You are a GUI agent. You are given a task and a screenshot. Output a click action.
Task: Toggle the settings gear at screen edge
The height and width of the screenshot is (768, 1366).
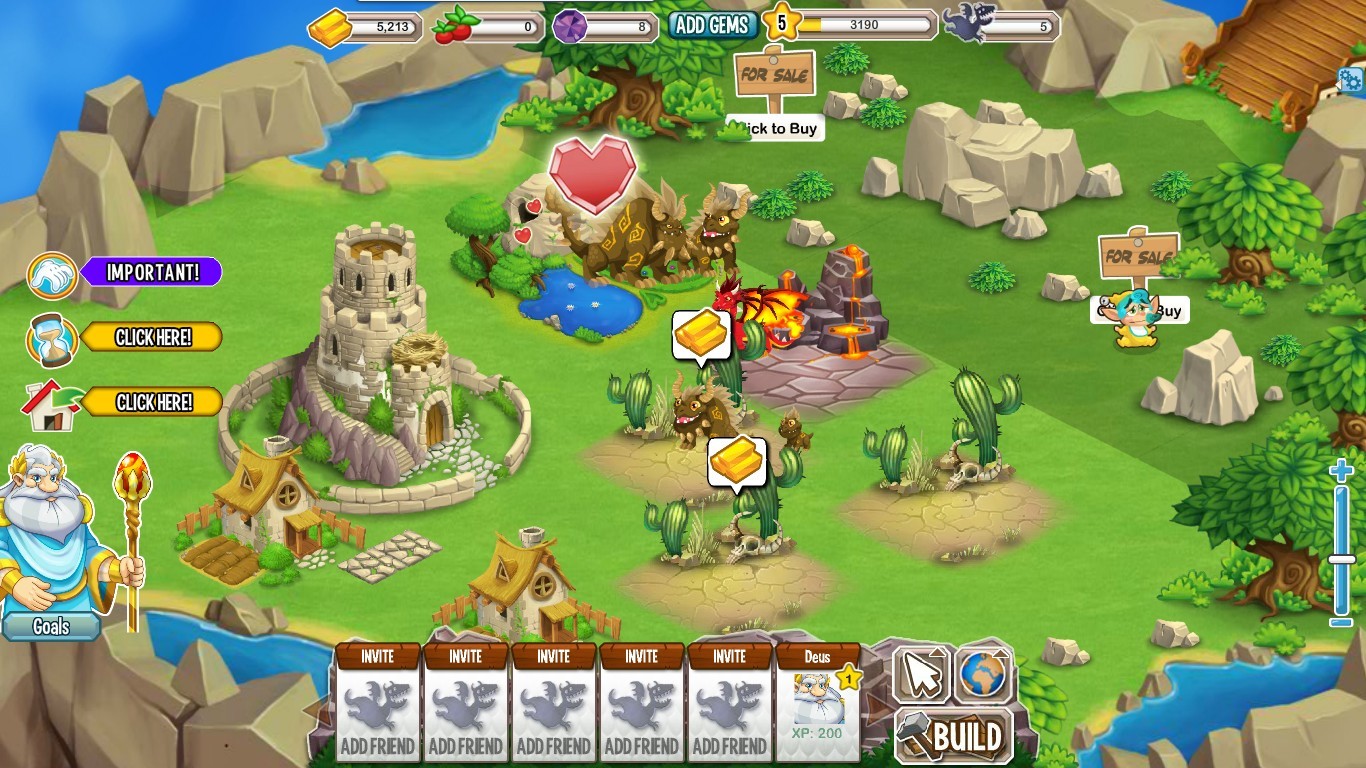pyautogui.click(x=1356, y=80)
